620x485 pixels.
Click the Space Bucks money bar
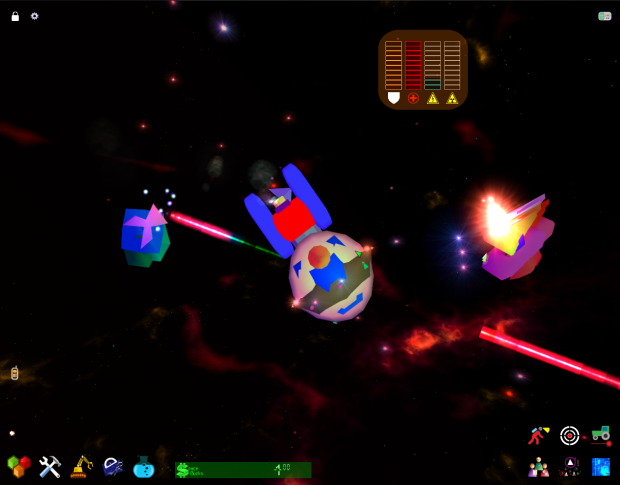(x=243, y=469)
